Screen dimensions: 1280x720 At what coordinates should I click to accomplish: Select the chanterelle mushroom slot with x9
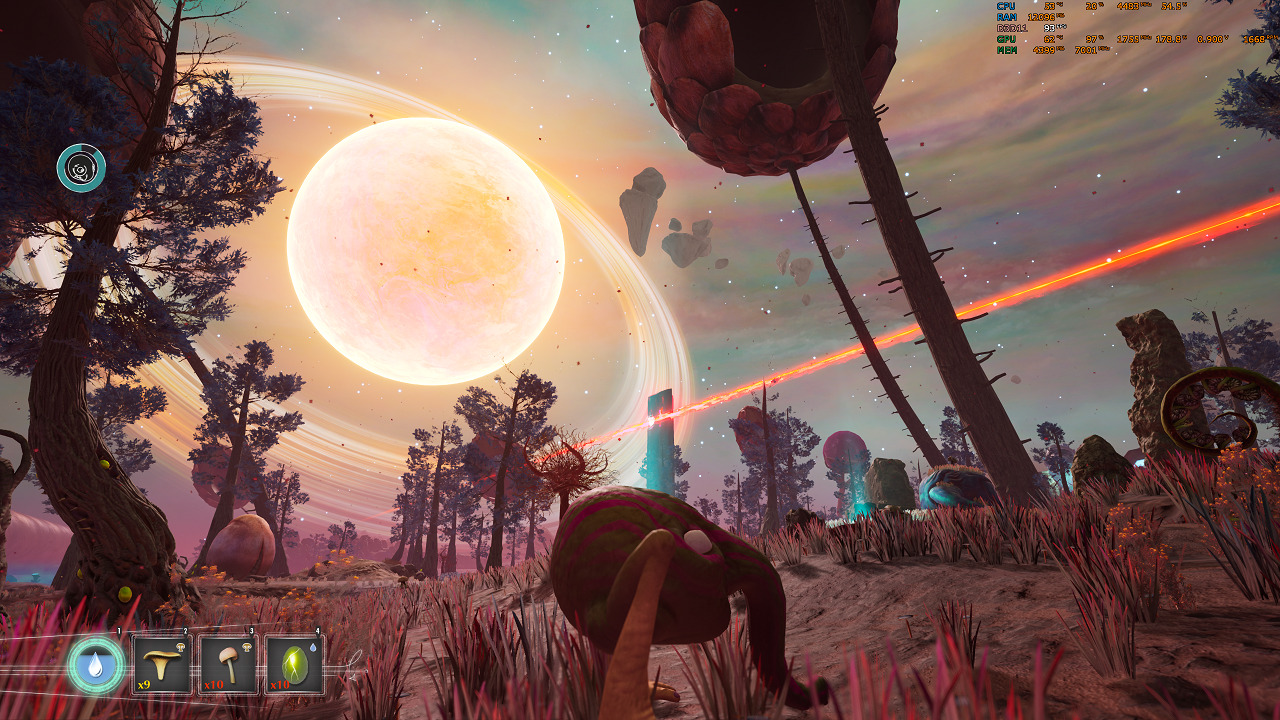162,664
